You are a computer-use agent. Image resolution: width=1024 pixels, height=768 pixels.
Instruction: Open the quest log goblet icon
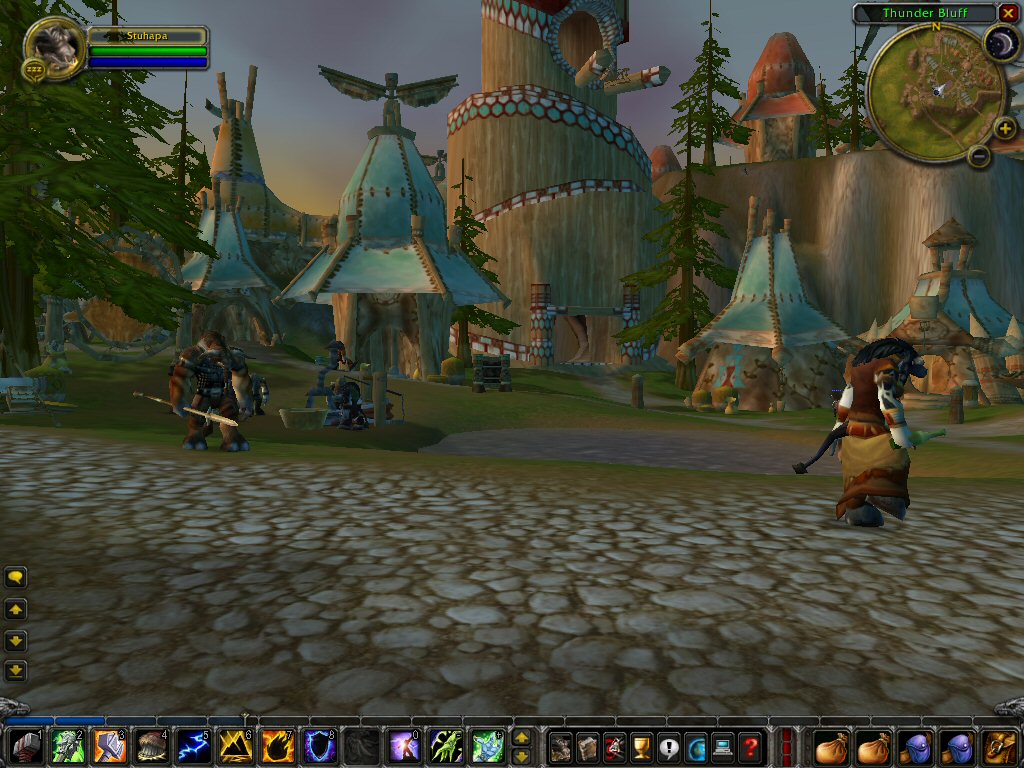642,747
